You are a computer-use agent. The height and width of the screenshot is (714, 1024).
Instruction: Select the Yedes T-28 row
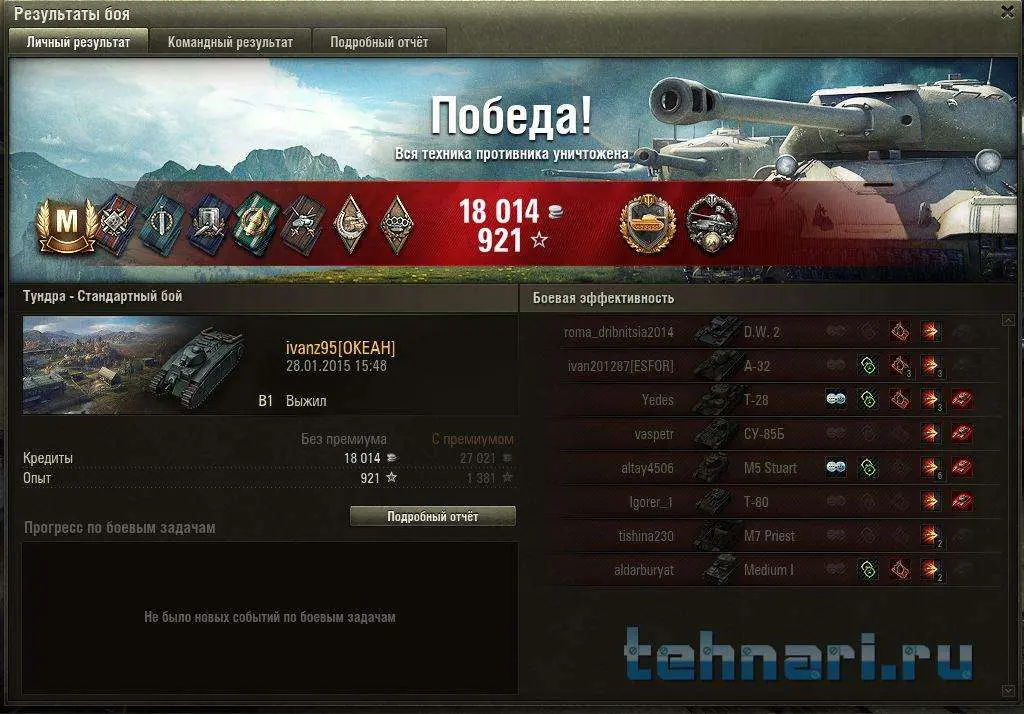(760, 400)
